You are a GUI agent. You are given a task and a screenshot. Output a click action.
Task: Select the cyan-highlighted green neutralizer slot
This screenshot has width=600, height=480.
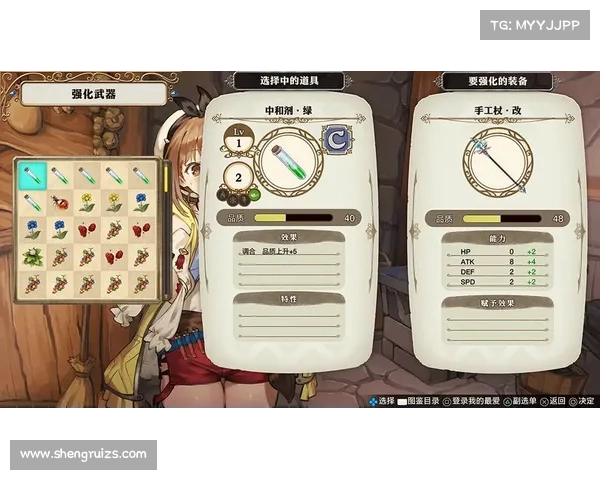click(33, 176)
